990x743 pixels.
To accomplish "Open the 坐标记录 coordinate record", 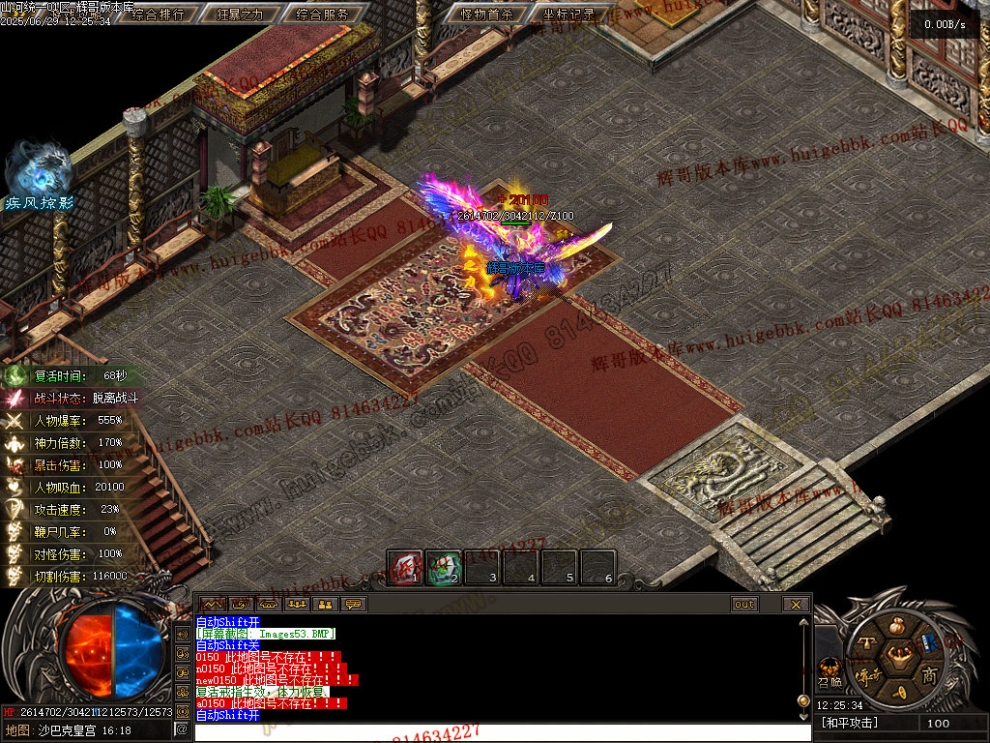I will pos(568,14).
